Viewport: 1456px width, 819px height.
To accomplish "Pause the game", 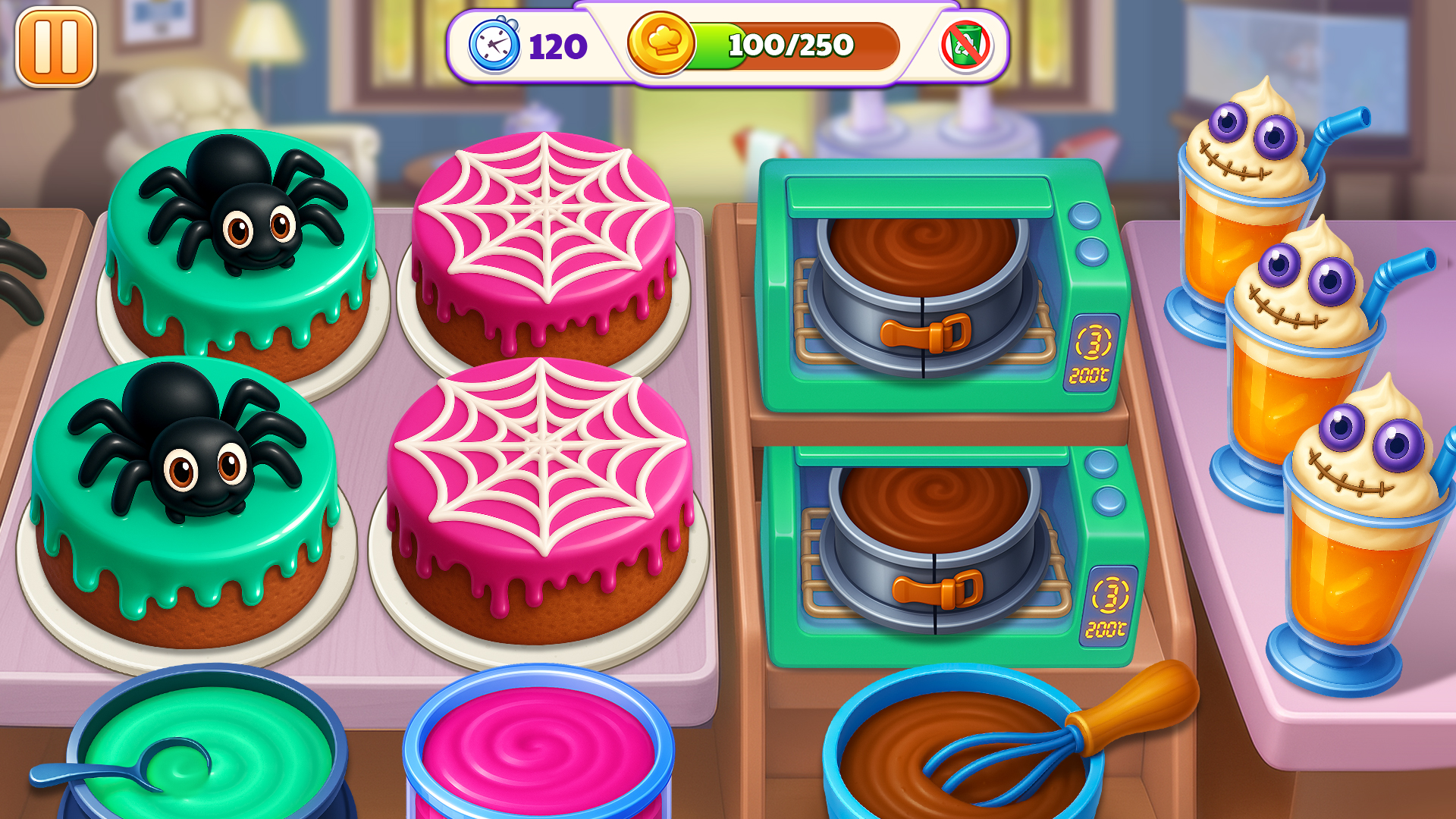I will pyautogui.click(x=57, y=47).
